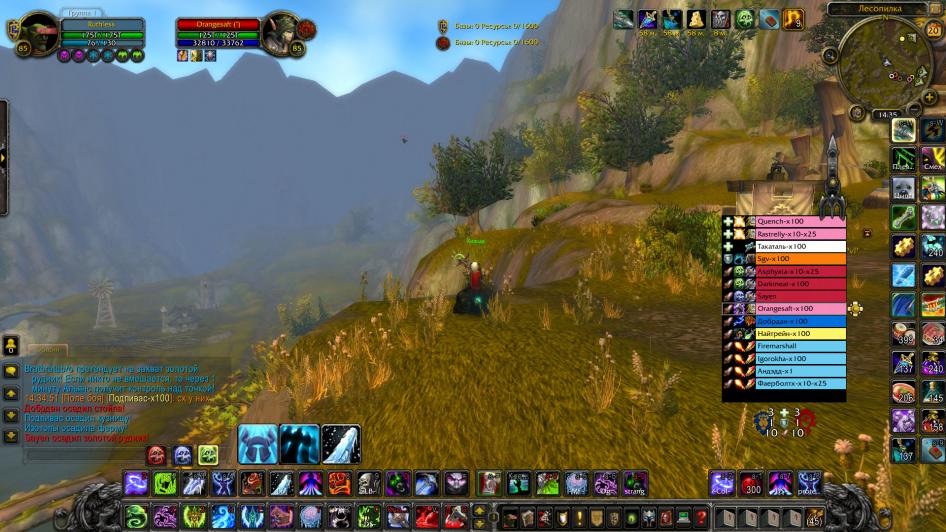Activate the red skull stance icon
The image size is (946, 532).
[157, 455]
